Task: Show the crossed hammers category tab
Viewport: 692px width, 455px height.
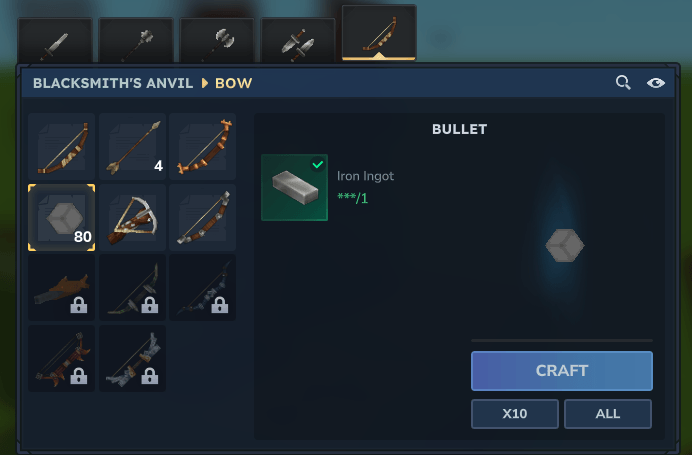Action: 298,41
